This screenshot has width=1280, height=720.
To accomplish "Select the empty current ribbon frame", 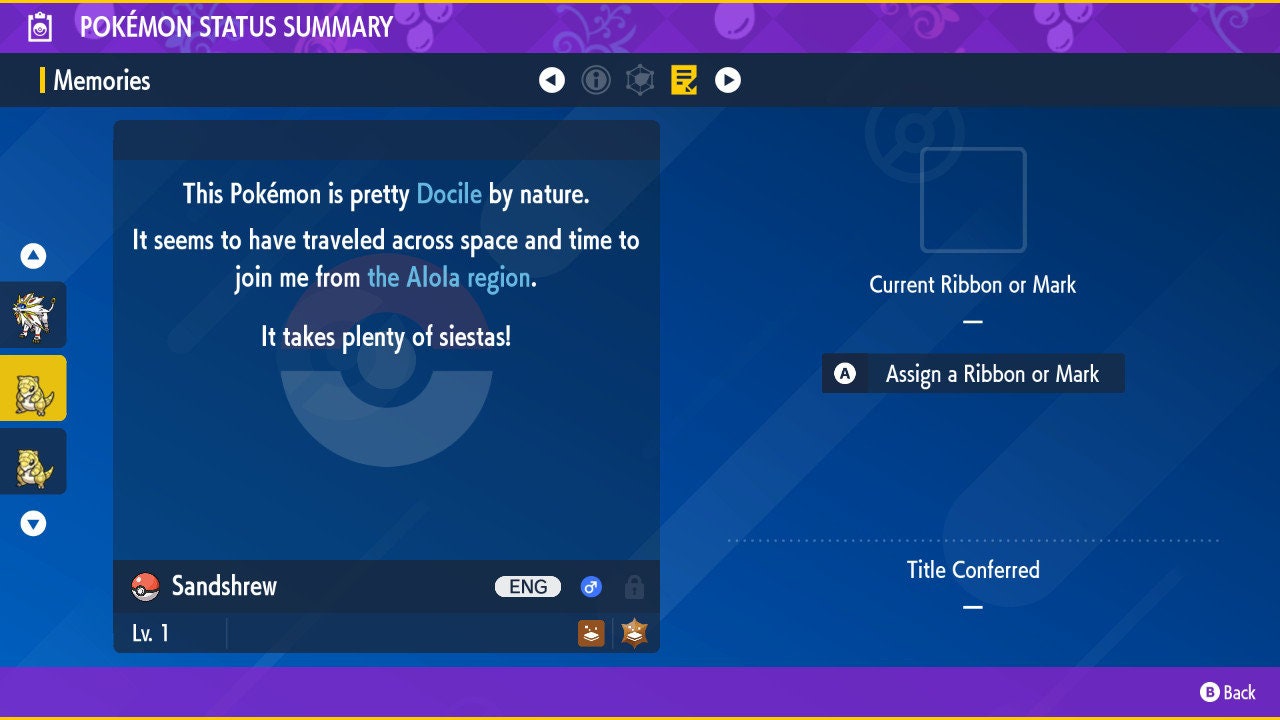I will (x=973, y=200).
